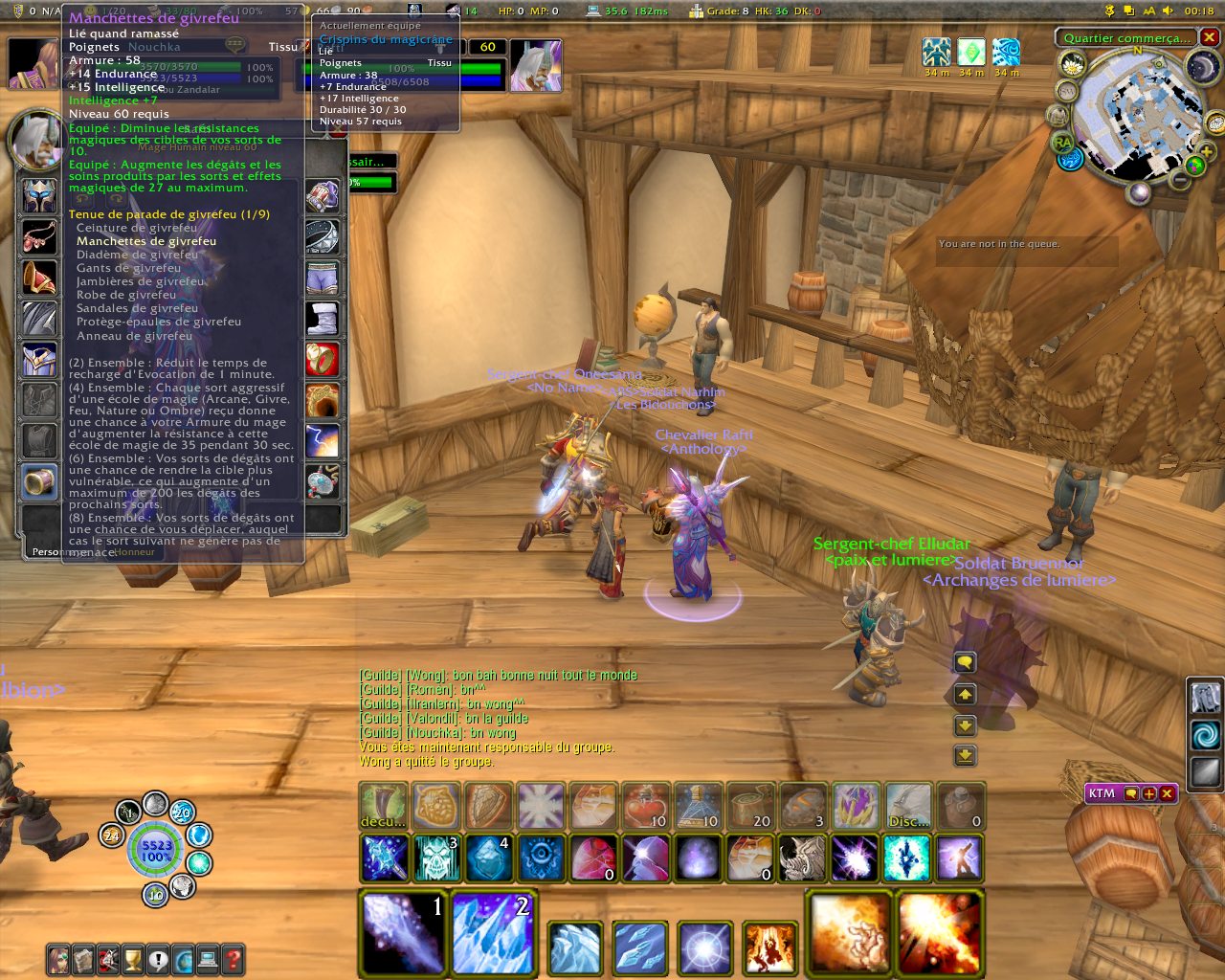Use the wooden log item stacked to 20
Screen dimensions: 1225x980
749,806
